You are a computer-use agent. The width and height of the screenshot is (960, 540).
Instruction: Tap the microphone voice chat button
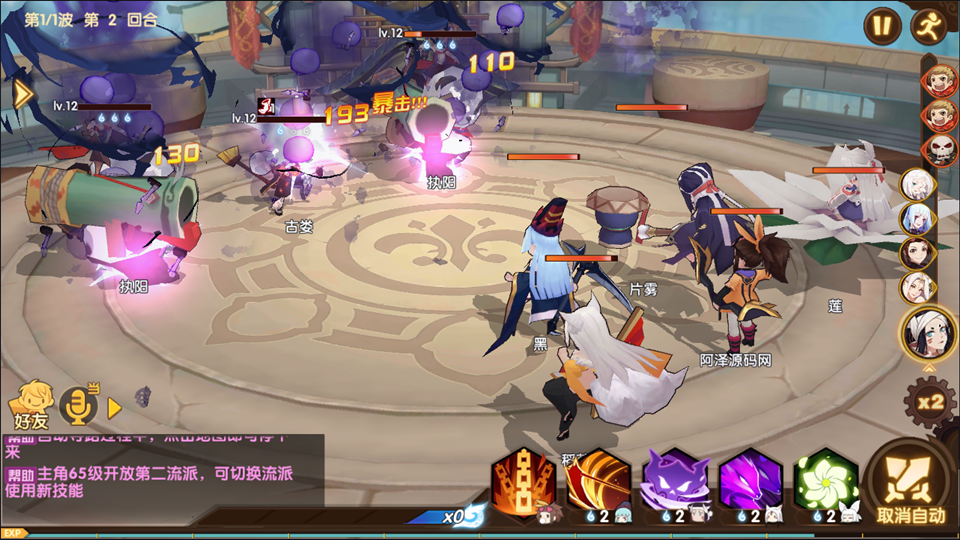pos(77,405)
